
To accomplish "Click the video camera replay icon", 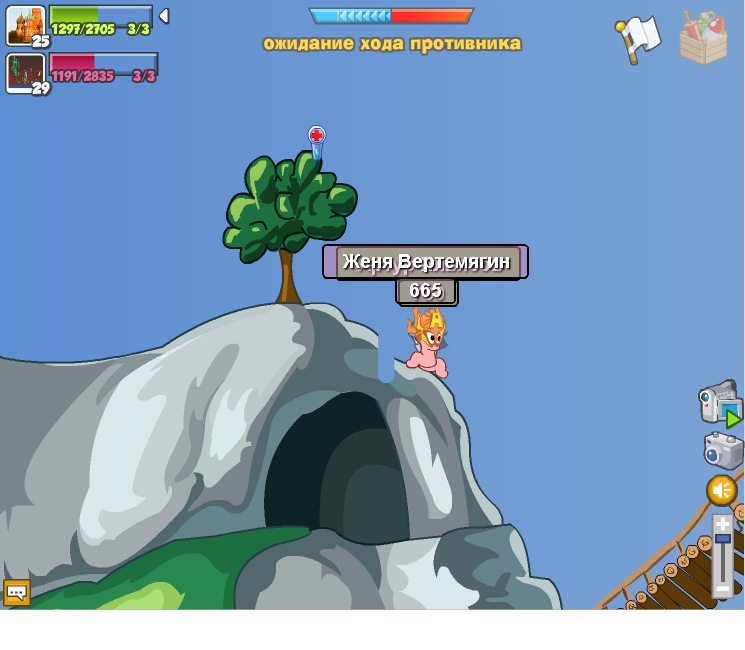I will 718,402.
